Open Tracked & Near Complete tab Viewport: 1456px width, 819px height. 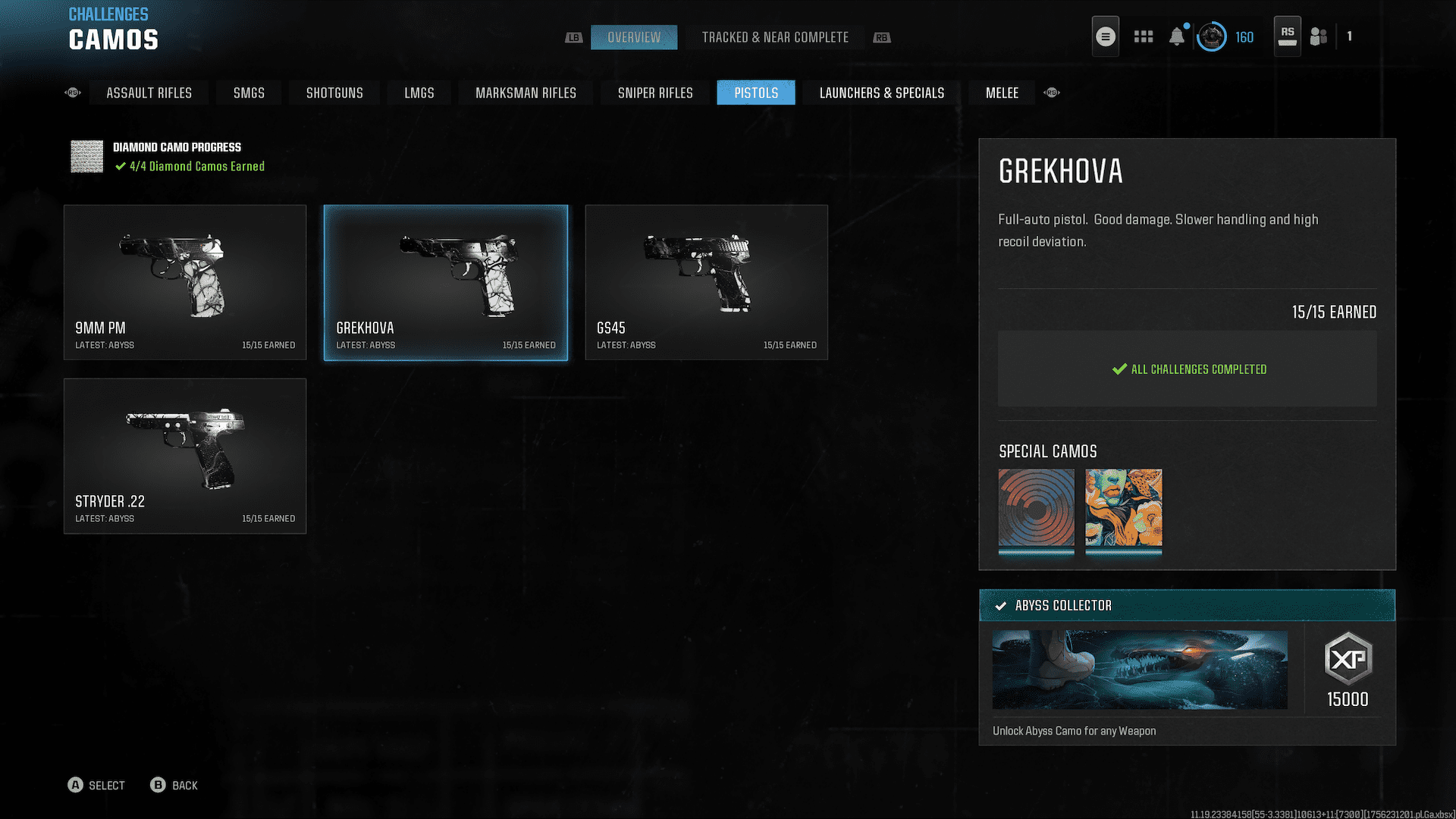pyautogui.click(x=774, y=37)
